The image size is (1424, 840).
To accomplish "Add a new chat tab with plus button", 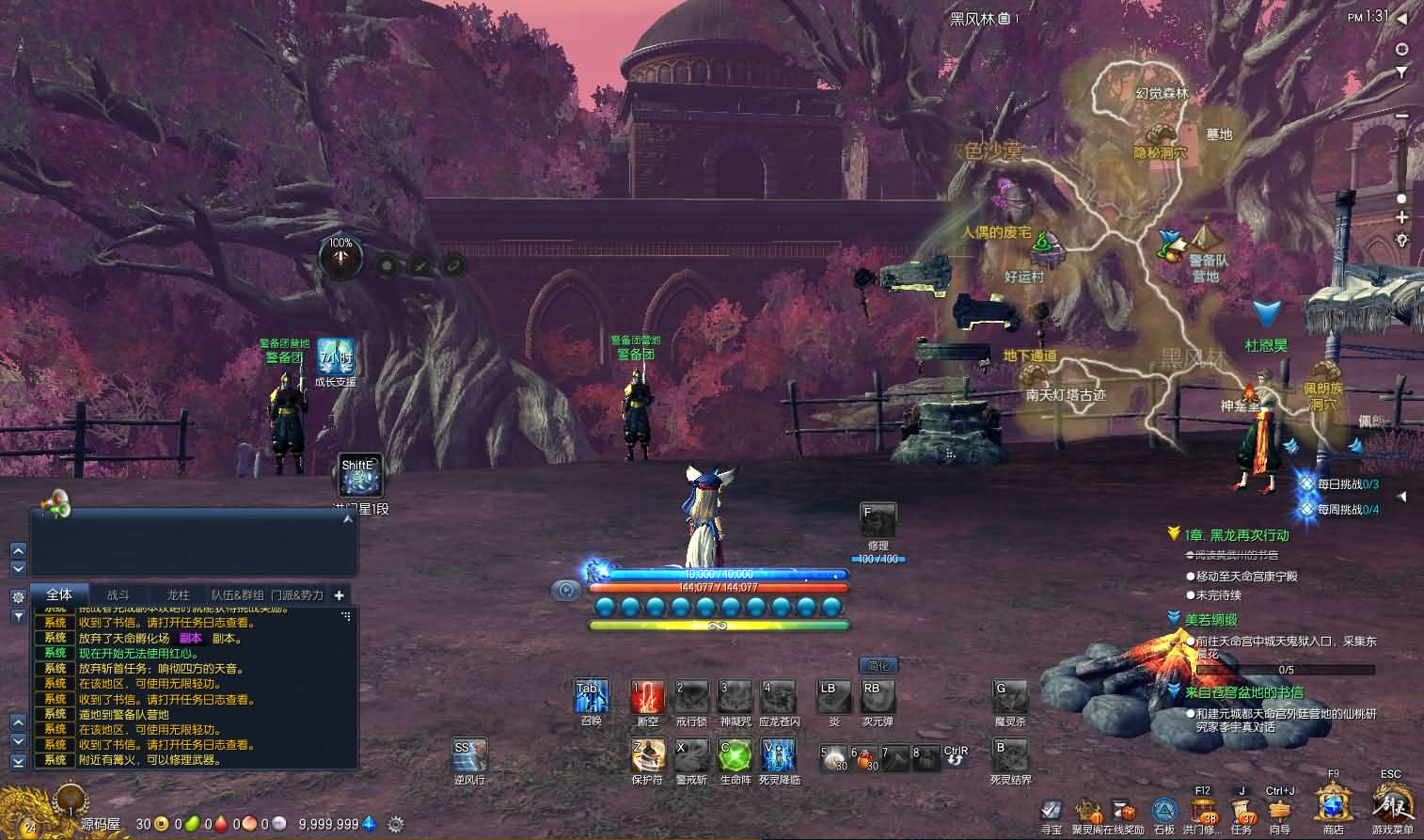I will point(339,594).
